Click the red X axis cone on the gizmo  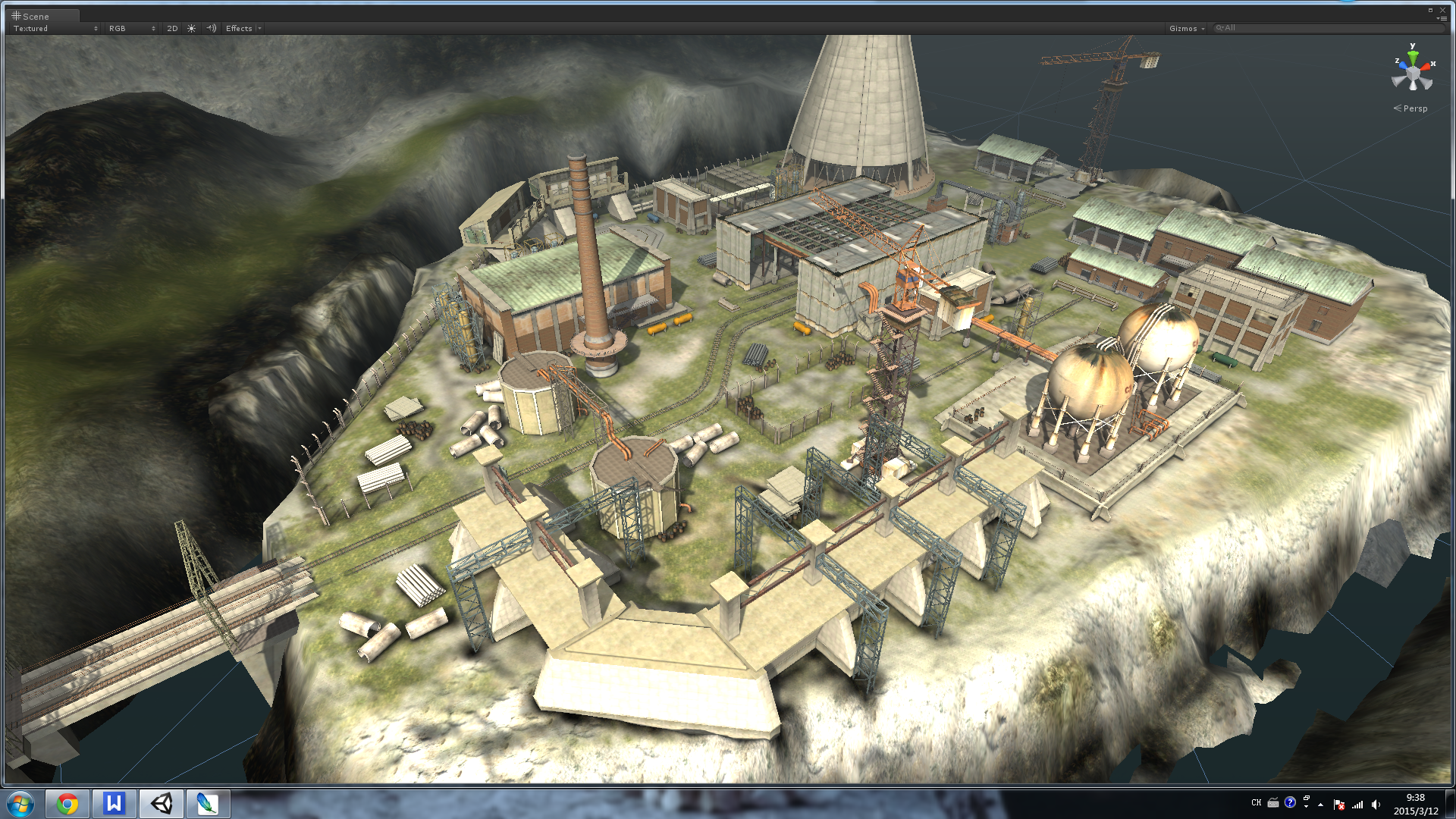click(1426, 67)
